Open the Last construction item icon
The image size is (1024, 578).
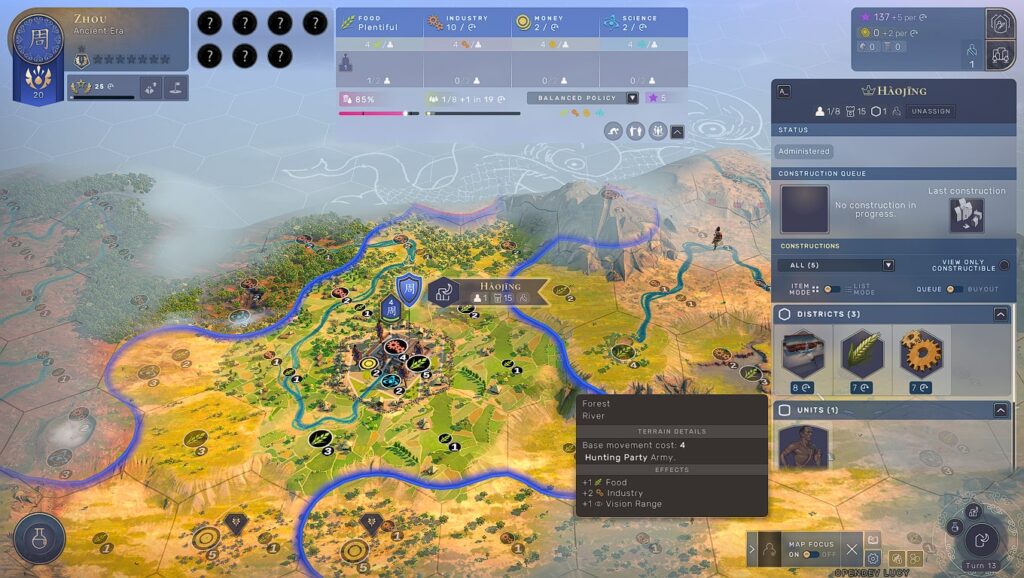tap(966, 215)
